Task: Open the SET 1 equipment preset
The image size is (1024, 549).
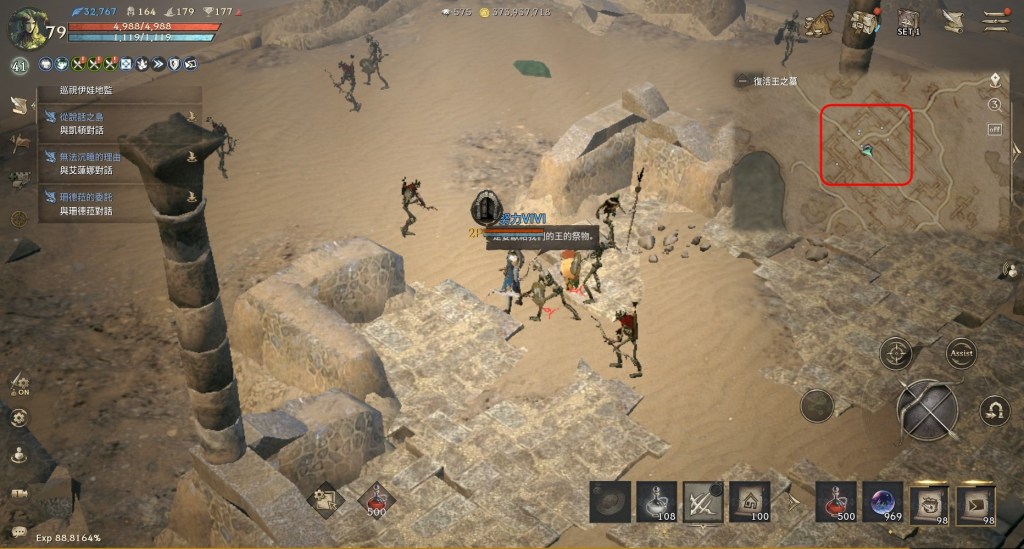Action: (908, 23)
